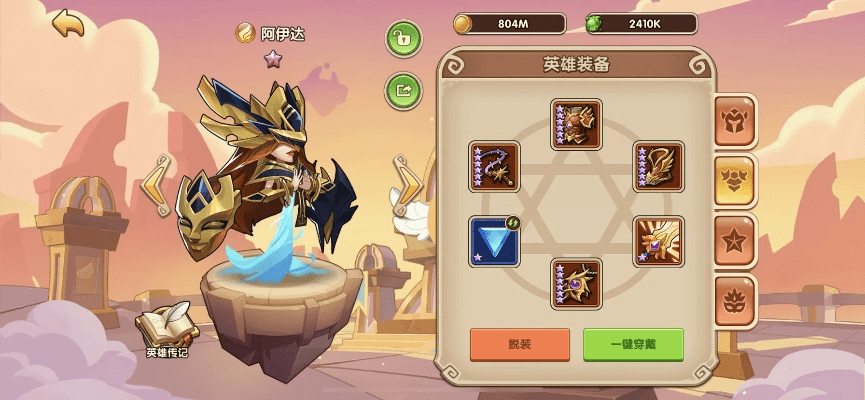Viewport: 865px width, 400px height.
Task: Toggle the green padlock lock button
Action: [x=403, y=39]
